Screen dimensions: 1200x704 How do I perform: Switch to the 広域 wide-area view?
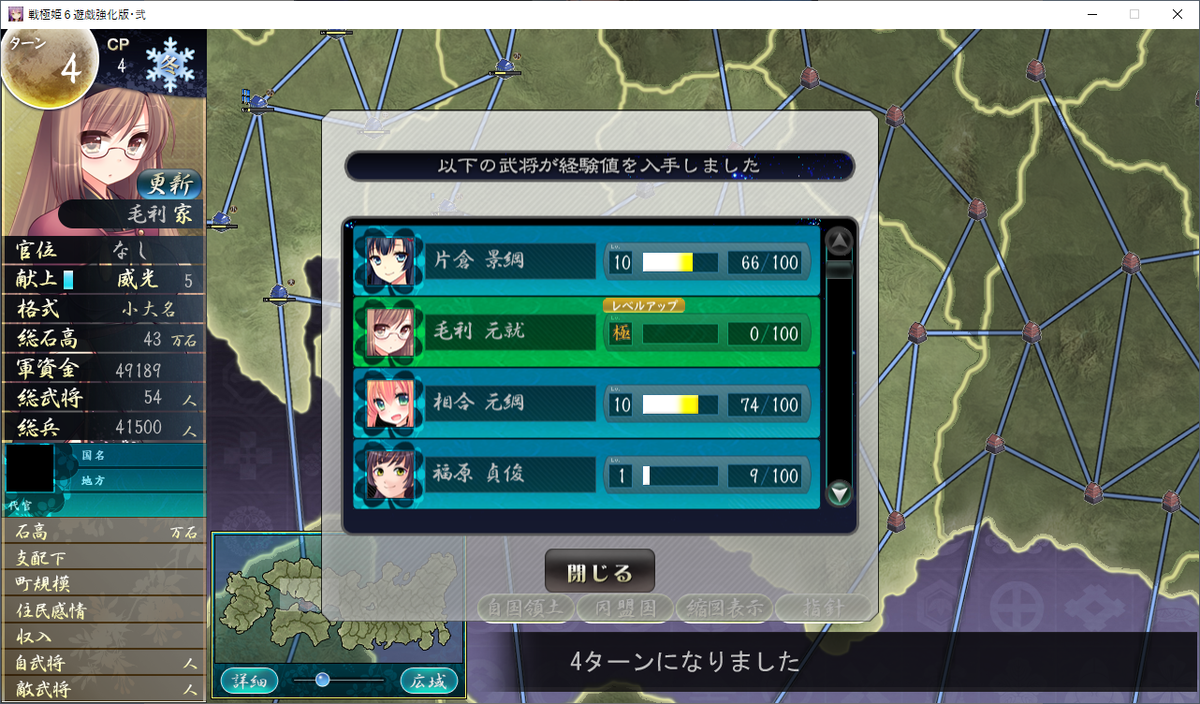[429, 681]
